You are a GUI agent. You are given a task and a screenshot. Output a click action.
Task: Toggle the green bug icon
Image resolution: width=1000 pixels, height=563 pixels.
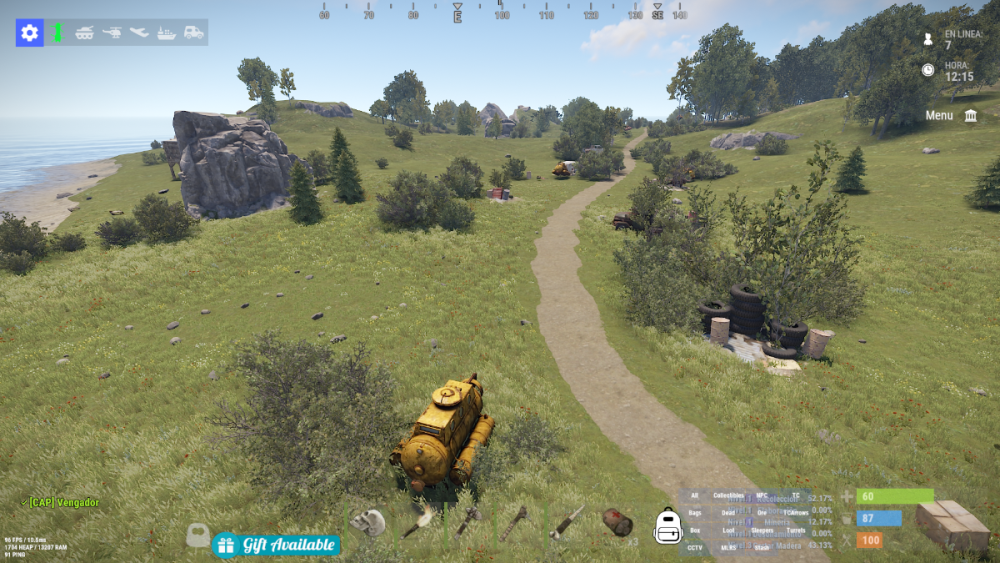58,33
